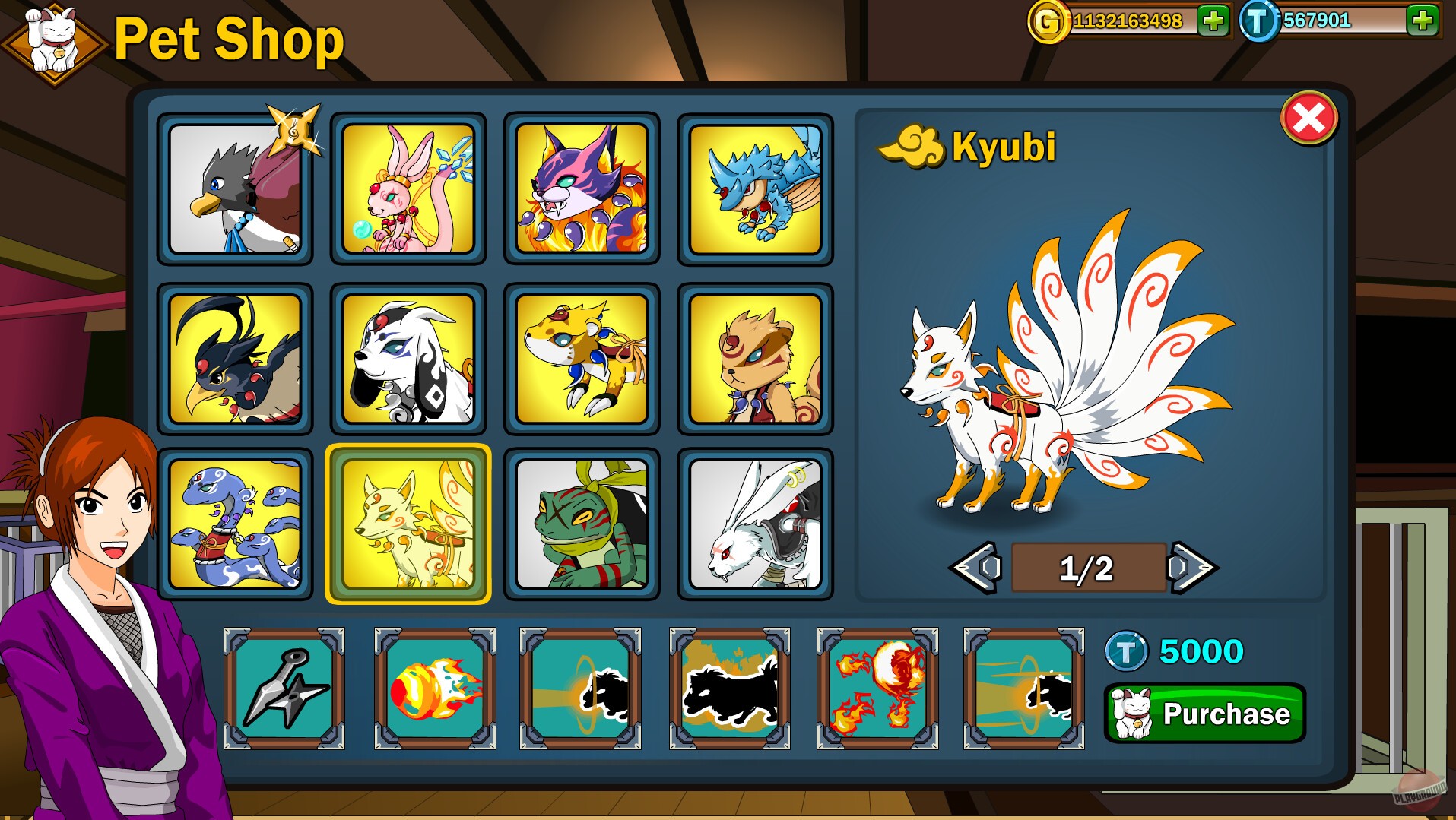Screen dimensions: 1456x820
Task: Click the token coin icon beside 5000
Action: click(1126, 650)
